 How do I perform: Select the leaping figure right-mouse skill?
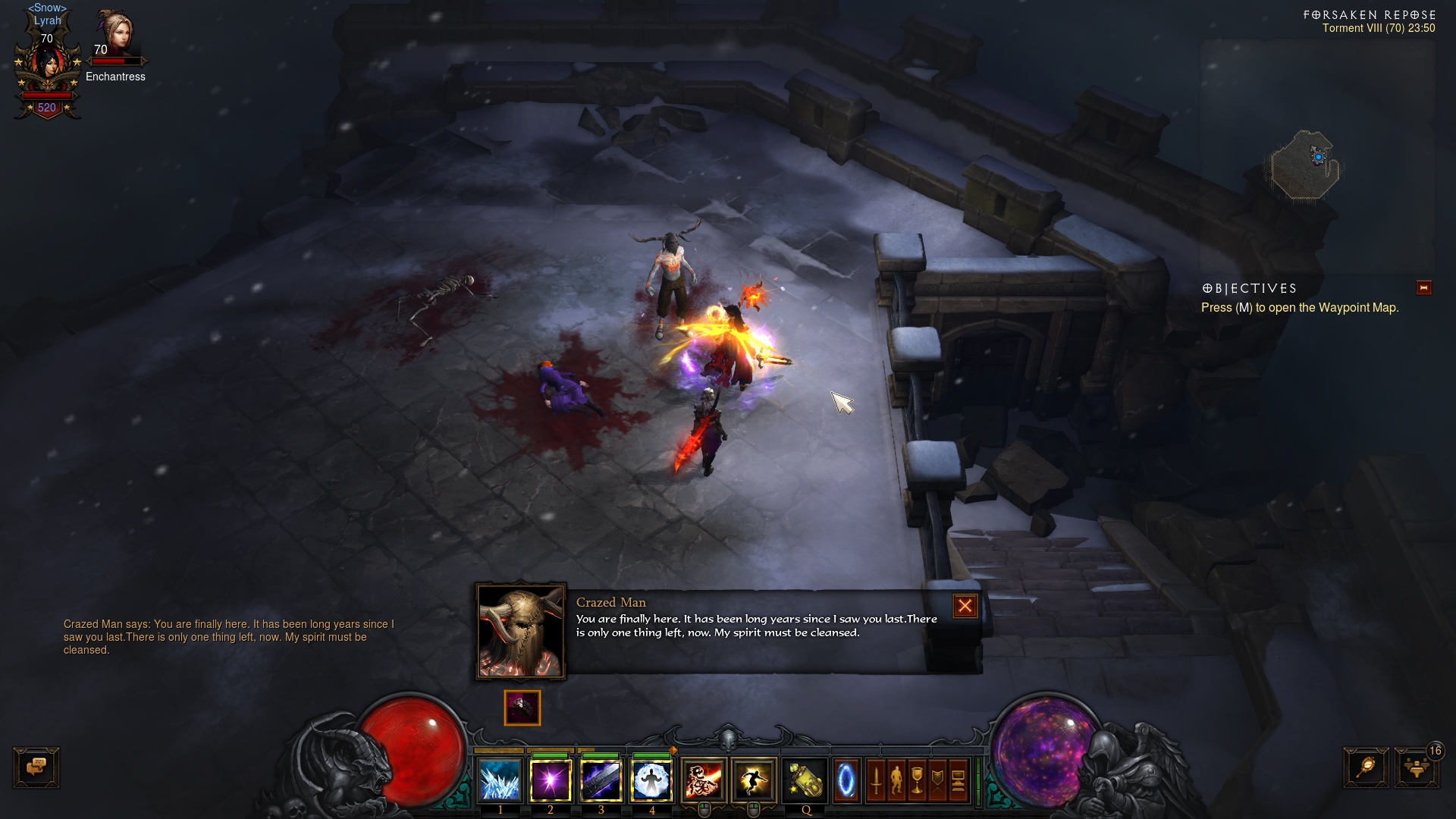(754, 780)
